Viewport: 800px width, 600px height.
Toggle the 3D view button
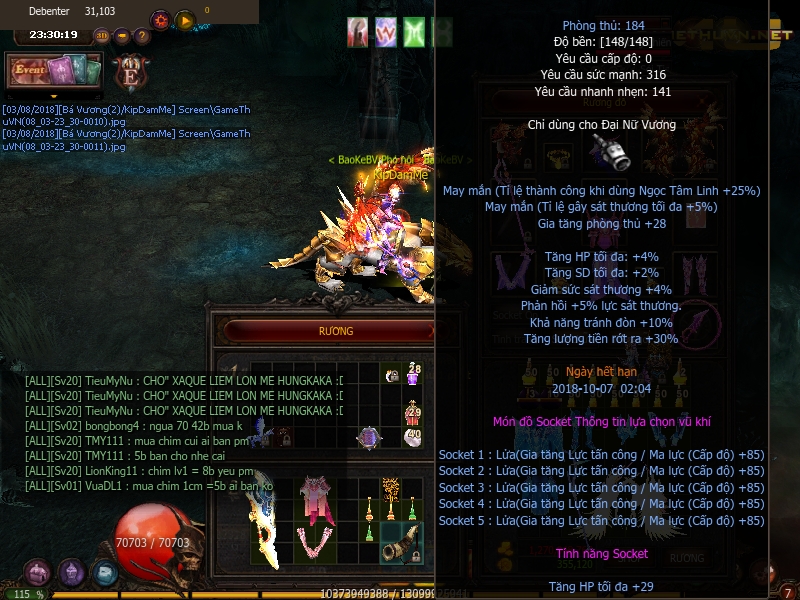[101, 36]
